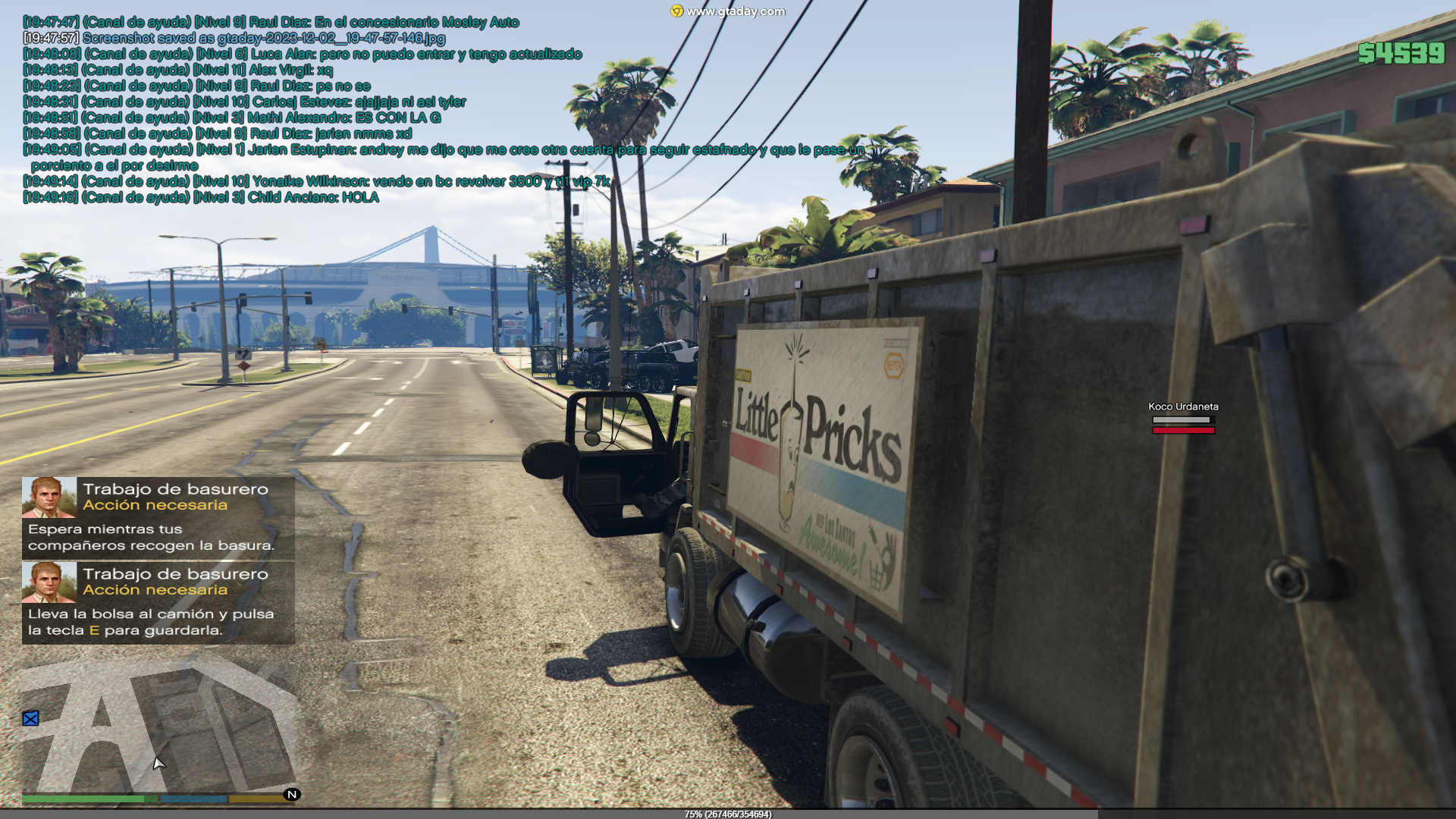Open the 'Espera mientras tus compañeros' job notification
Image resolution: width=1456 pixels, height=819 pixels.
(x=158, y=518)
